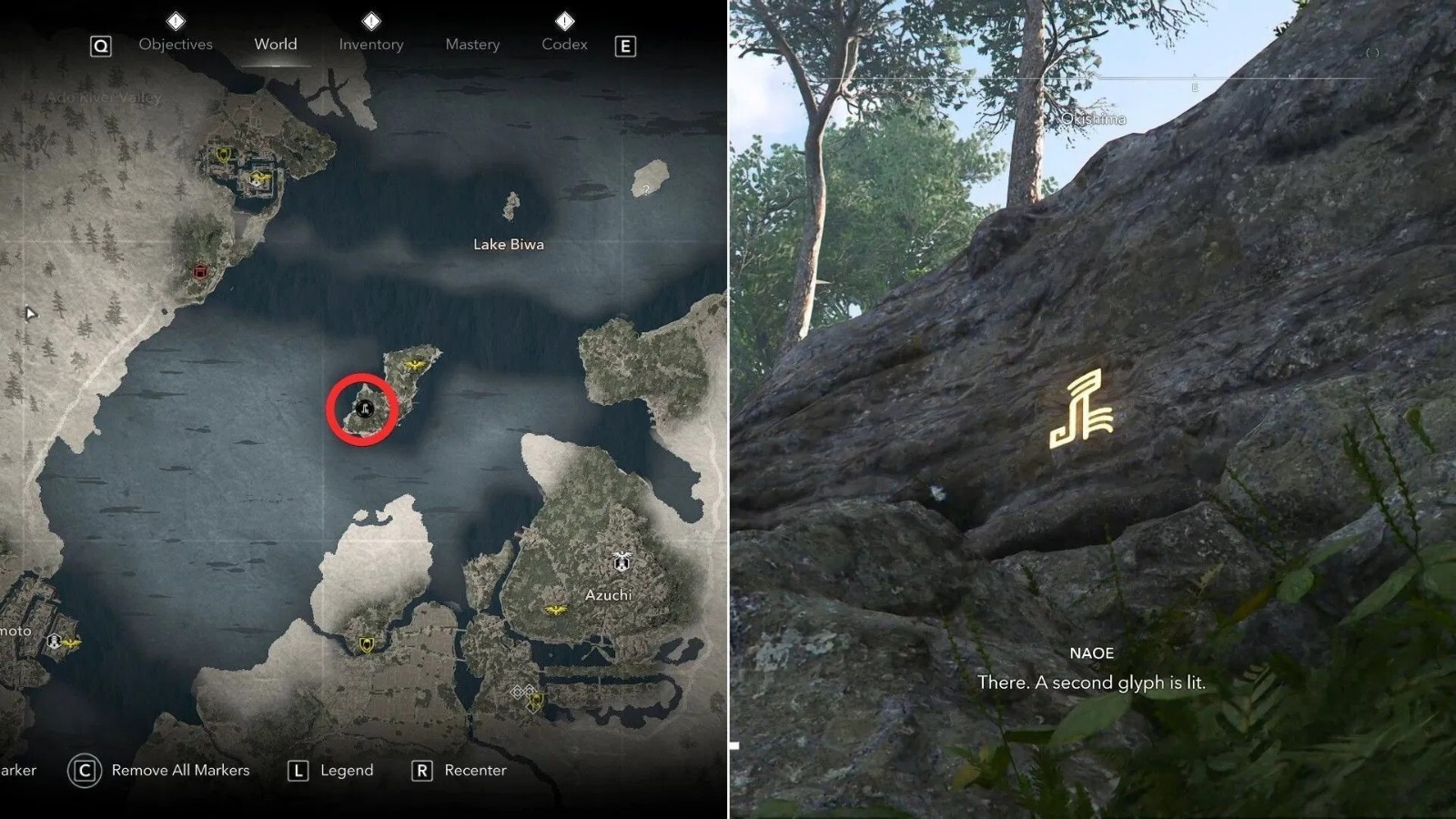Select the yellow shield icon at the northern castle
The width and height of the screenshot is (1456, 819).
pos(223,156)
